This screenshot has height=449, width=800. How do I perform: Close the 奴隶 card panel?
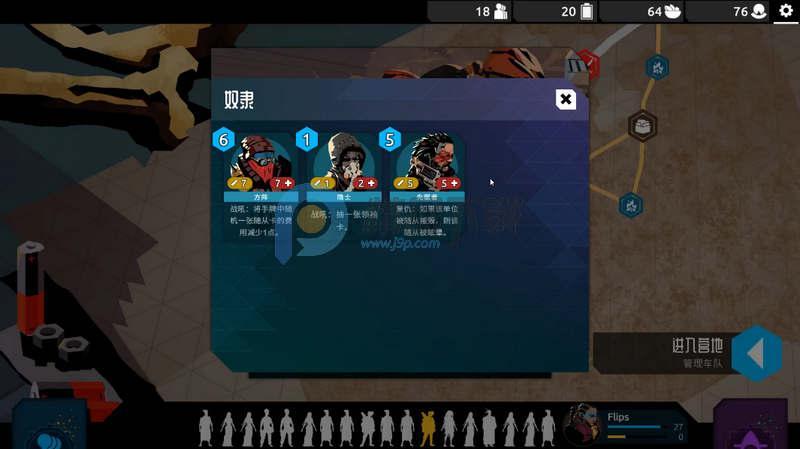[x=566, y=99]
